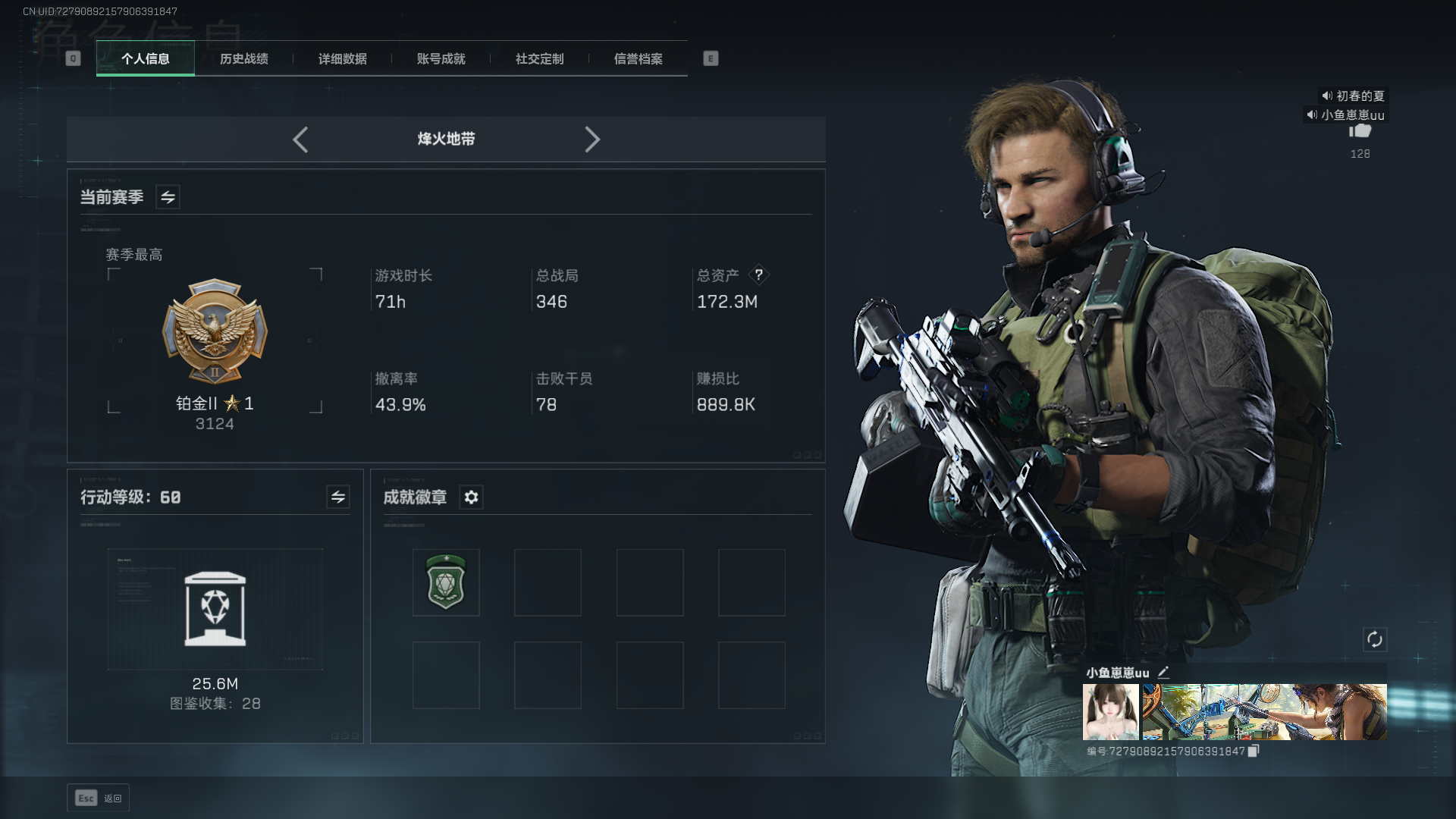Click the left arrow beside 烽火地带
The width and height of the screenshot is (1456, 819).
[x=300, y=140]
